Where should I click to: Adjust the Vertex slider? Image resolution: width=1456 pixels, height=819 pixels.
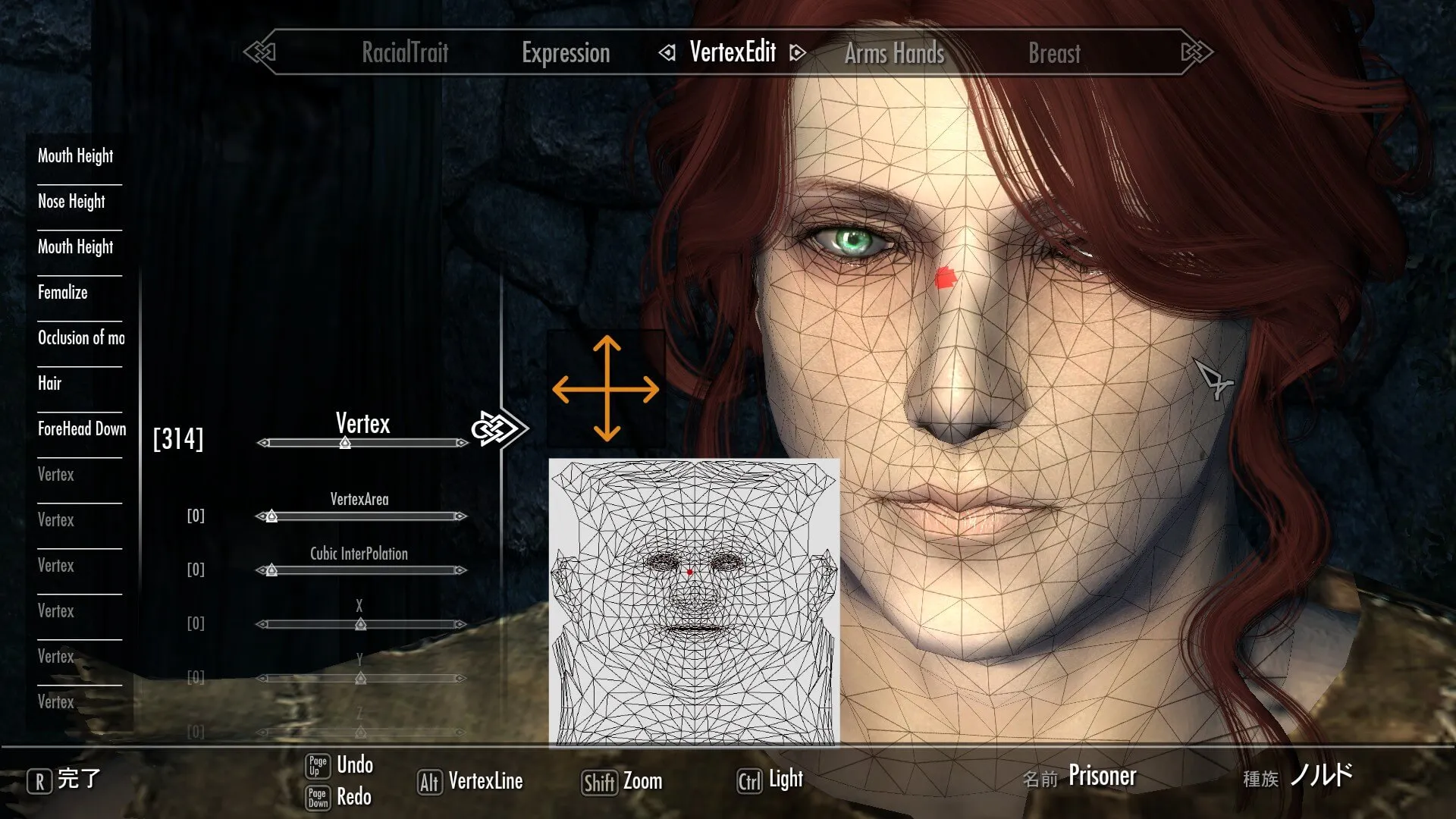(345, 443)
